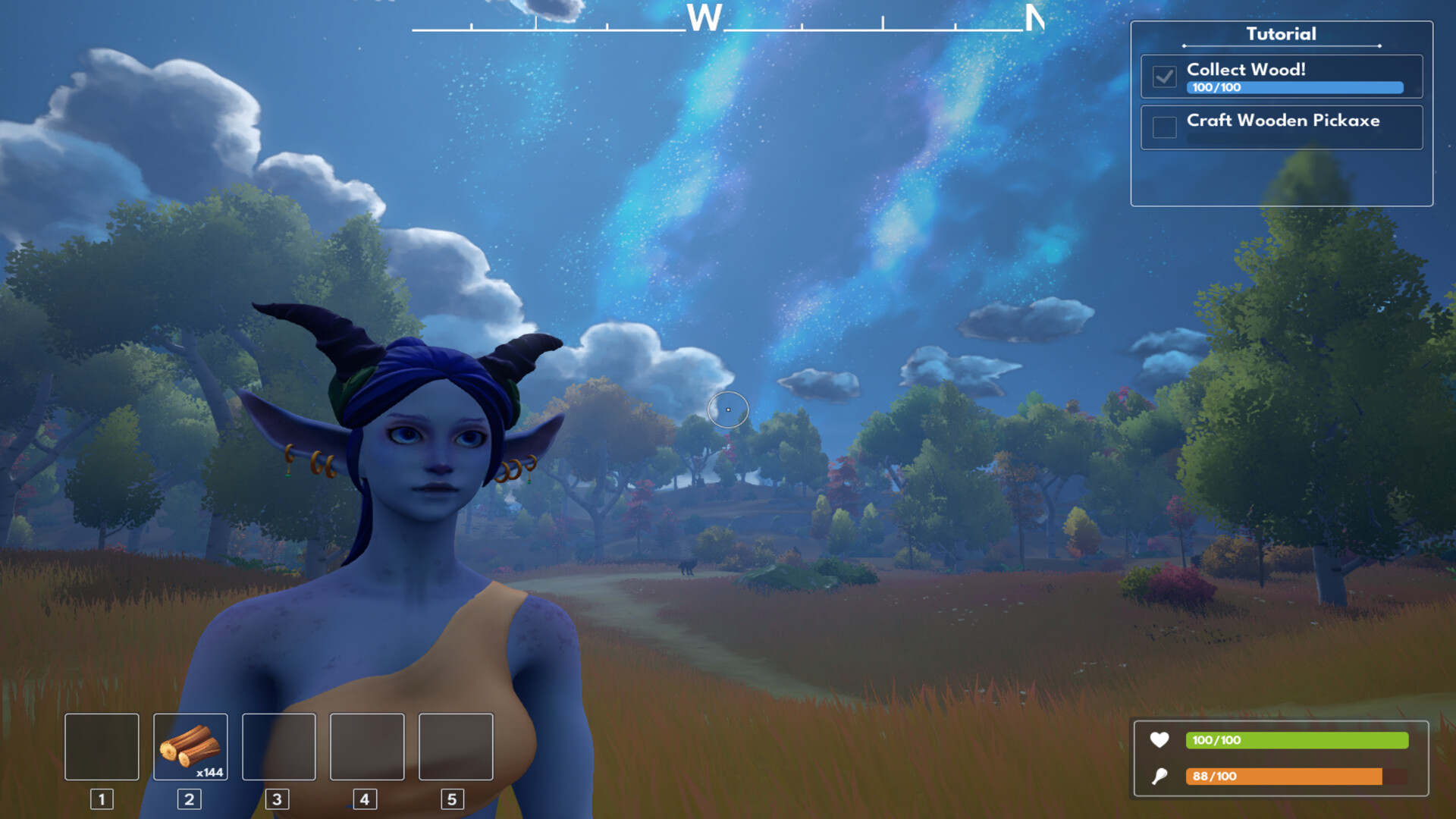Image resolution: width=1456 pixels, height=819 pixels.
Task: Click the blue 100/100 wood progress bar
Action: tap(1294, 87)
